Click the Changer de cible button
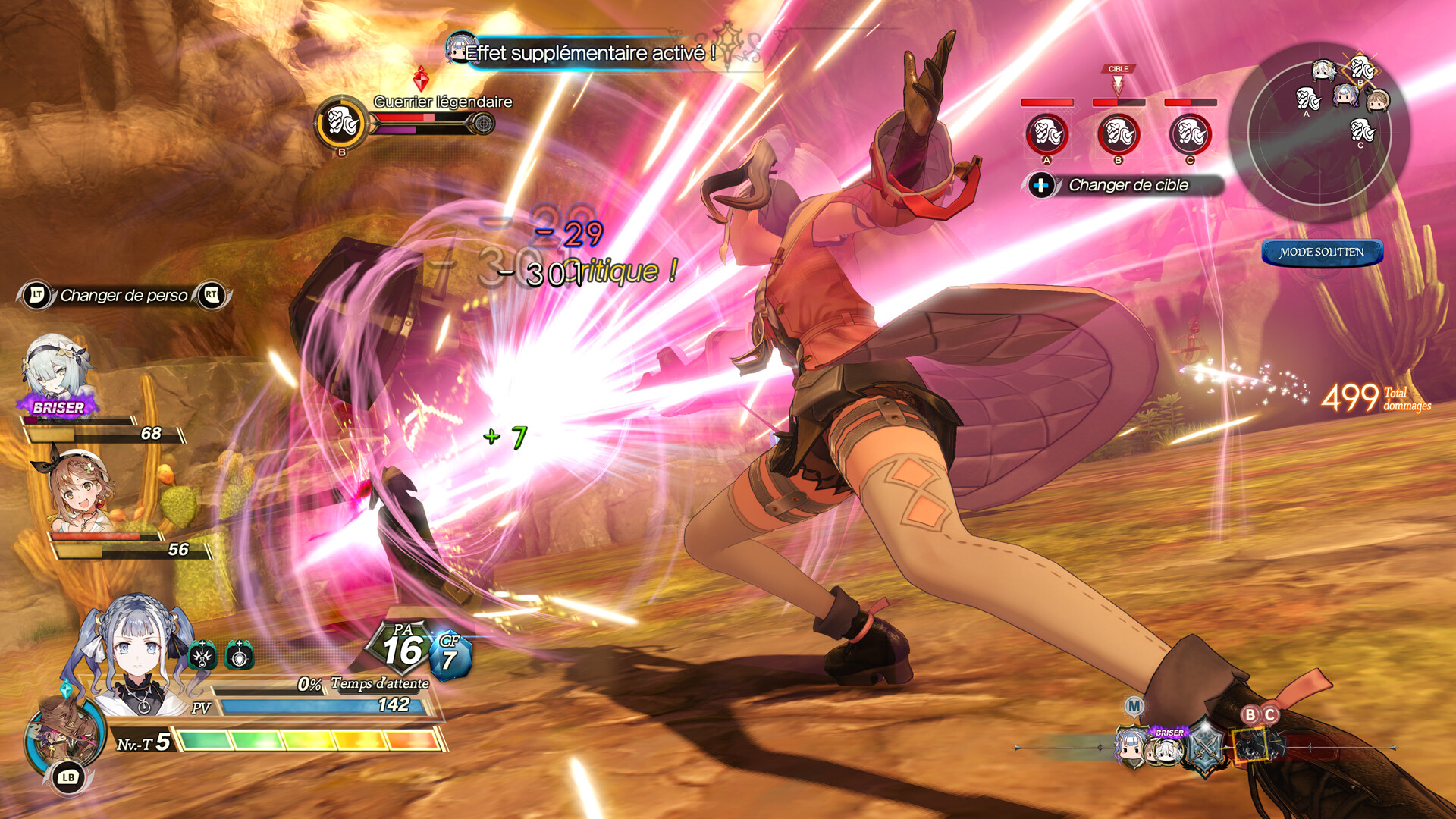This screenshot has width=1456, height=819. [x=1125, y=185]
